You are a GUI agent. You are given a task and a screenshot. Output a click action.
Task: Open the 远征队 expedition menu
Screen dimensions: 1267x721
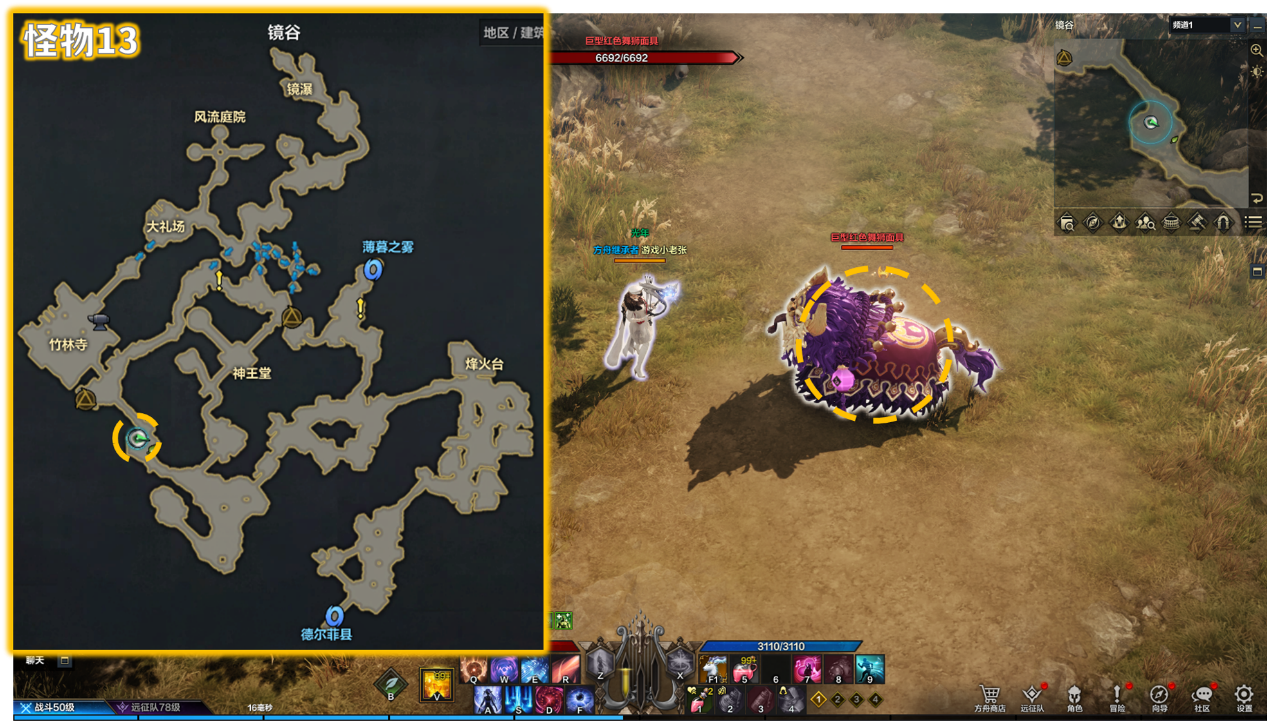(x=1032, y=694)
